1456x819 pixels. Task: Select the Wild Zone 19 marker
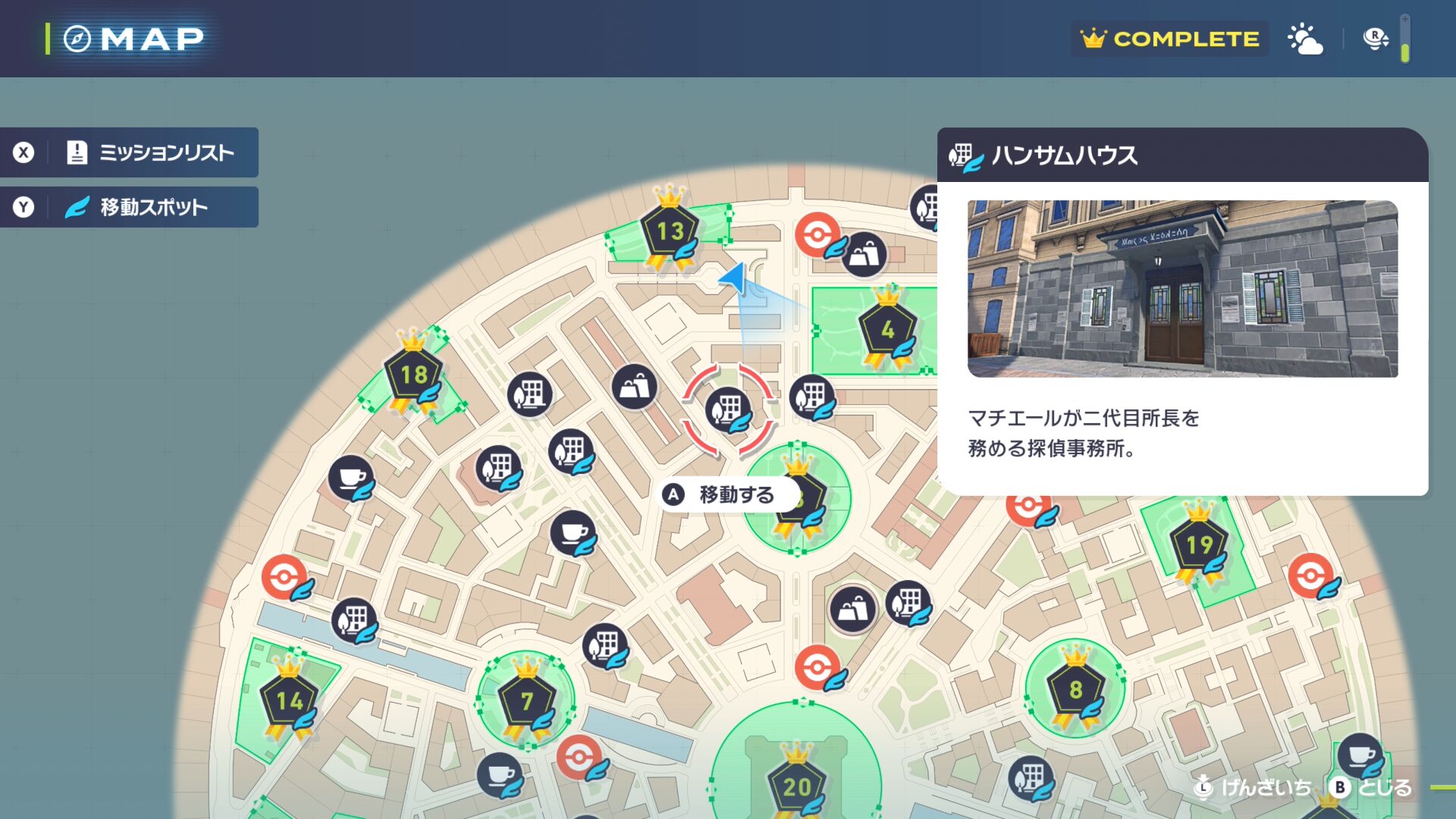point(1199,544)
